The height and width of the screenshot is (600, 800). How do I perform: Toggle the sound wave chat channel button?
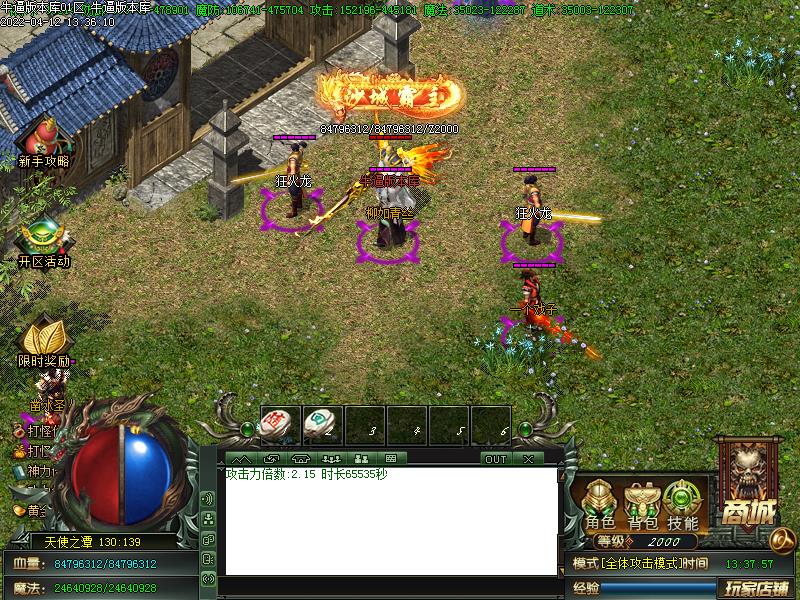click(x=208, y=498)
